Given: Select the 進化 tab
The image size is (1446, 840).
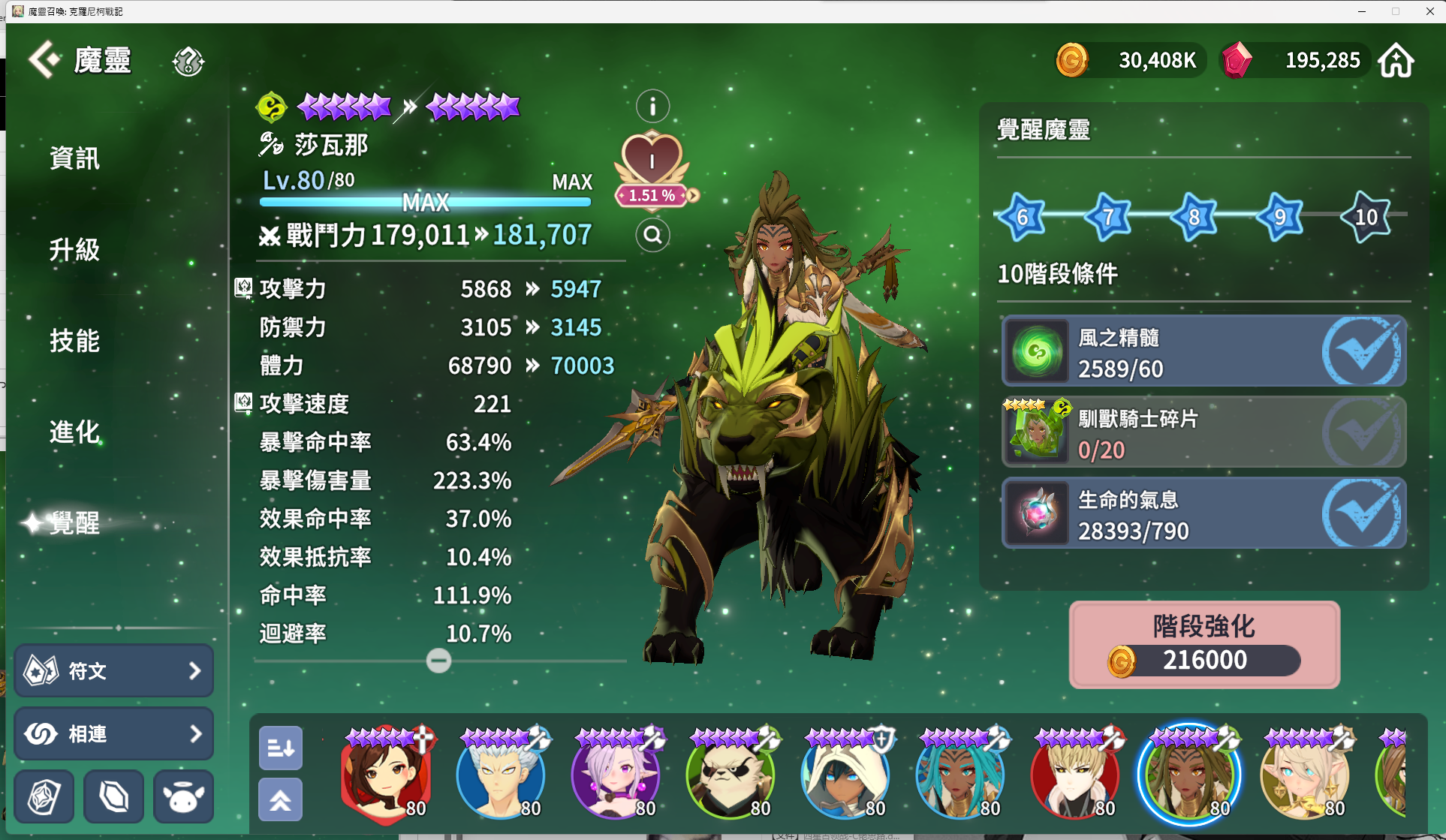Looking at the screenshot, I should 74,432.
